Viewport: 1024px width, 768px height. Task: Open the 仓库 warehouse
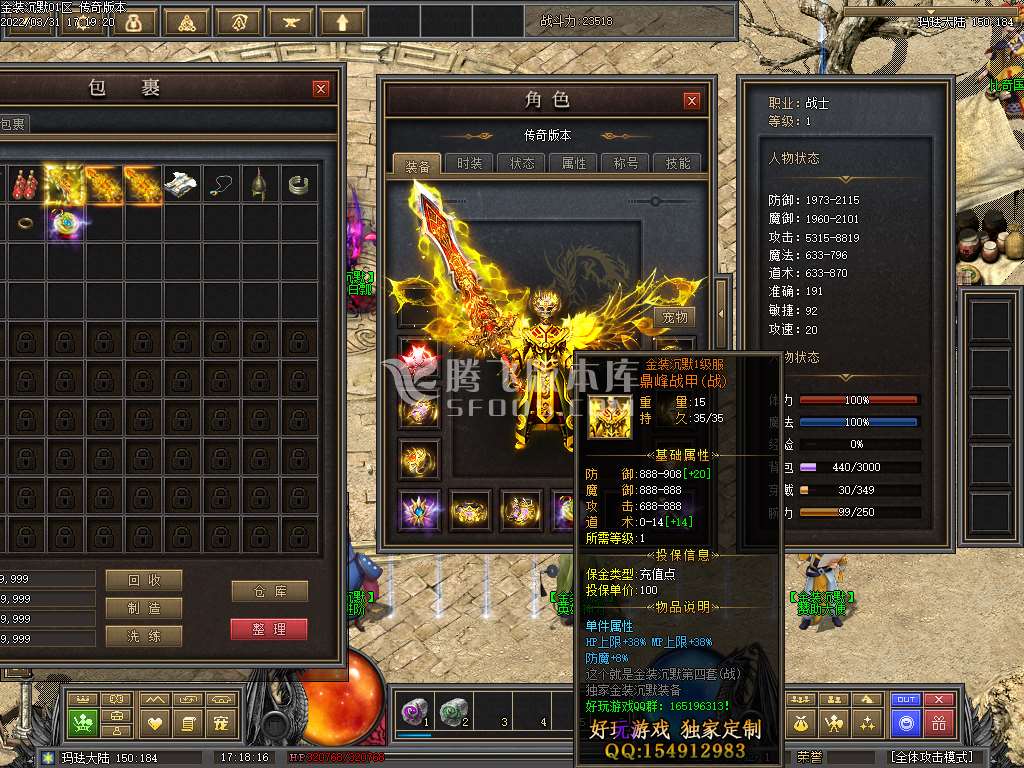(269, 592)
